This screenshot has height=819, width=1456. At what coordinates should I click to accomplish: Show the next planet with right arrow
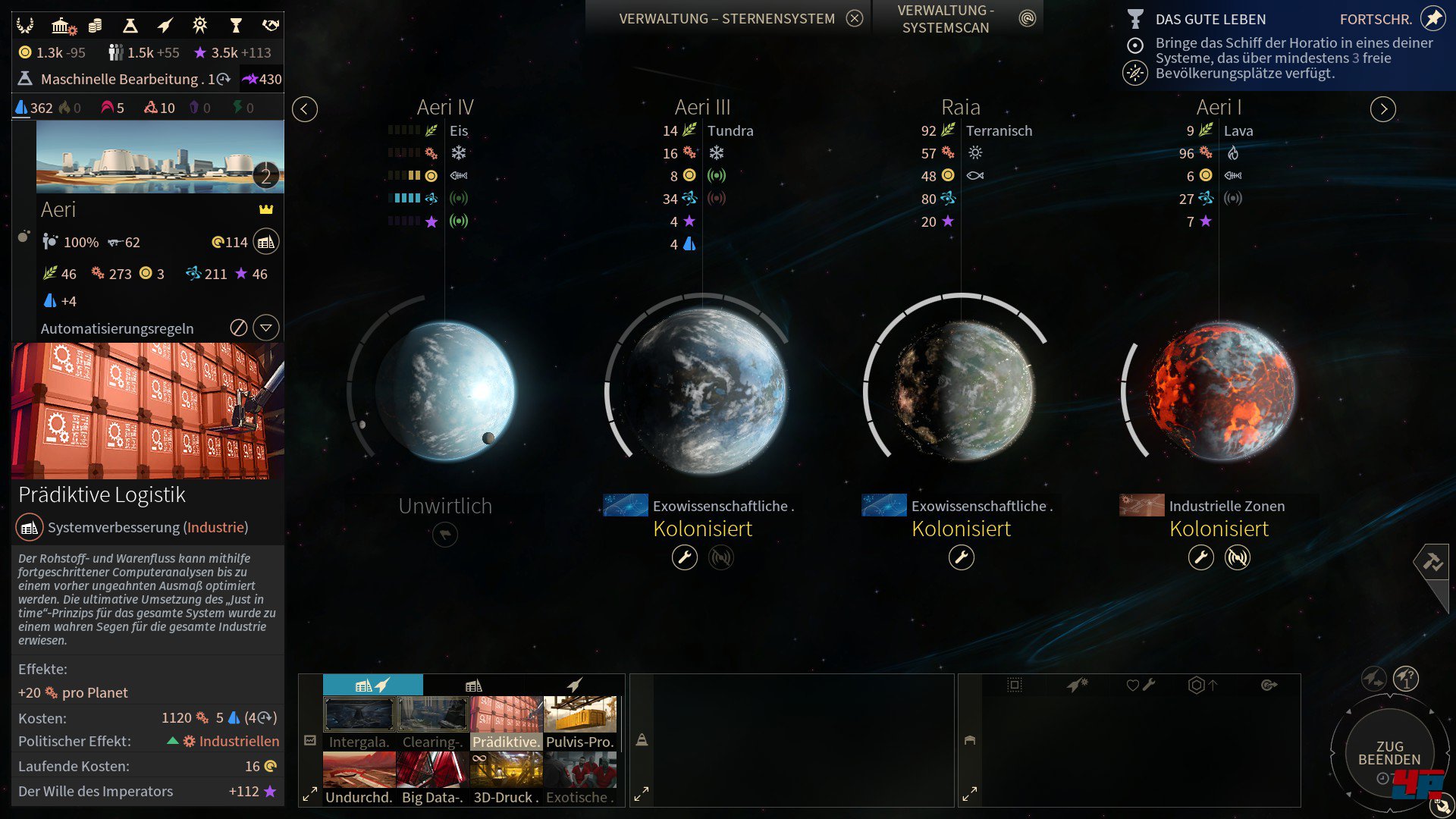point(1383,109)
